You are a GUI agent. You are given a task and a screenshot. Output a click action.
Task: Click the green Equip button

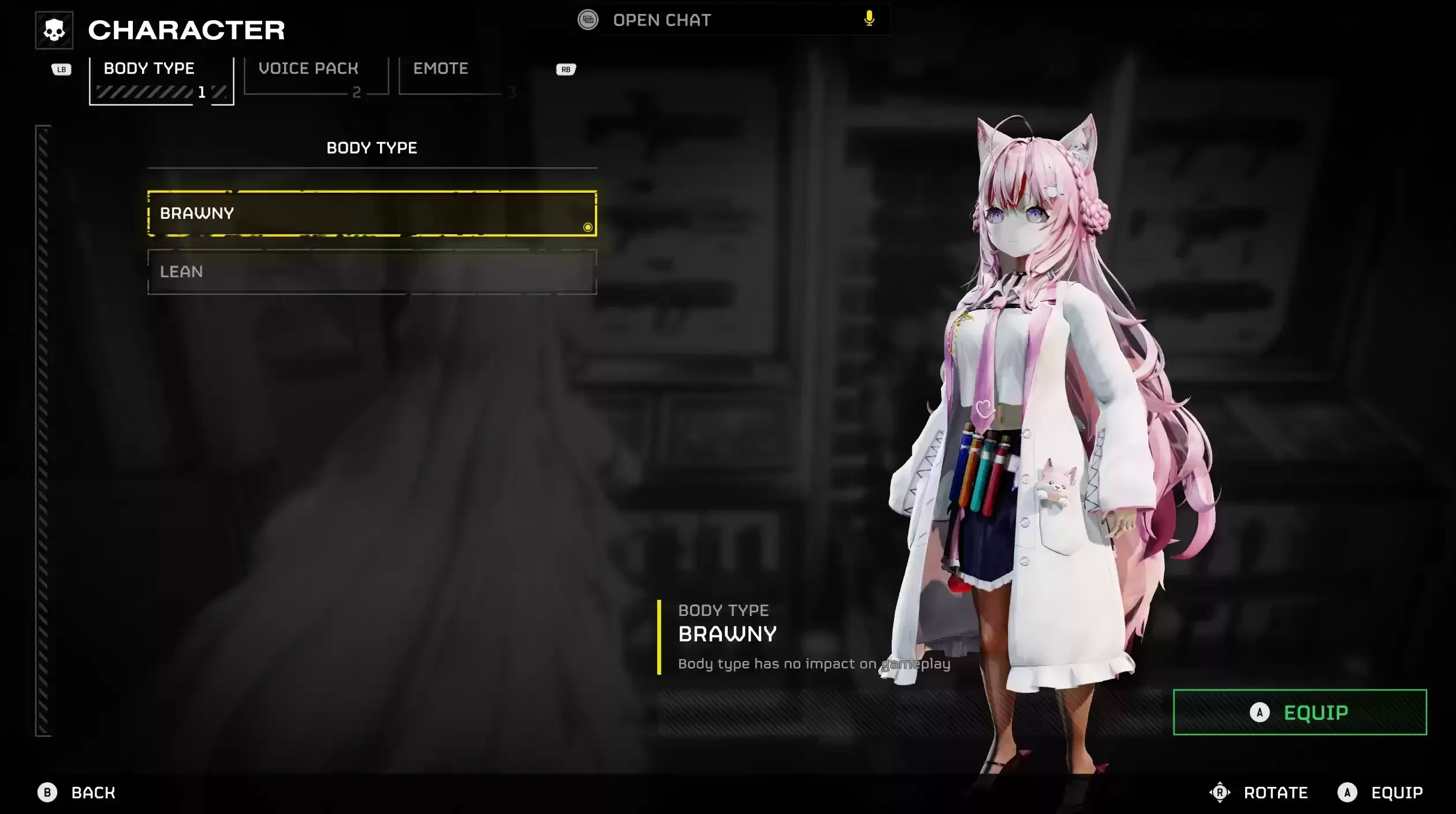pyautogui.click(x=1299, y=712)
